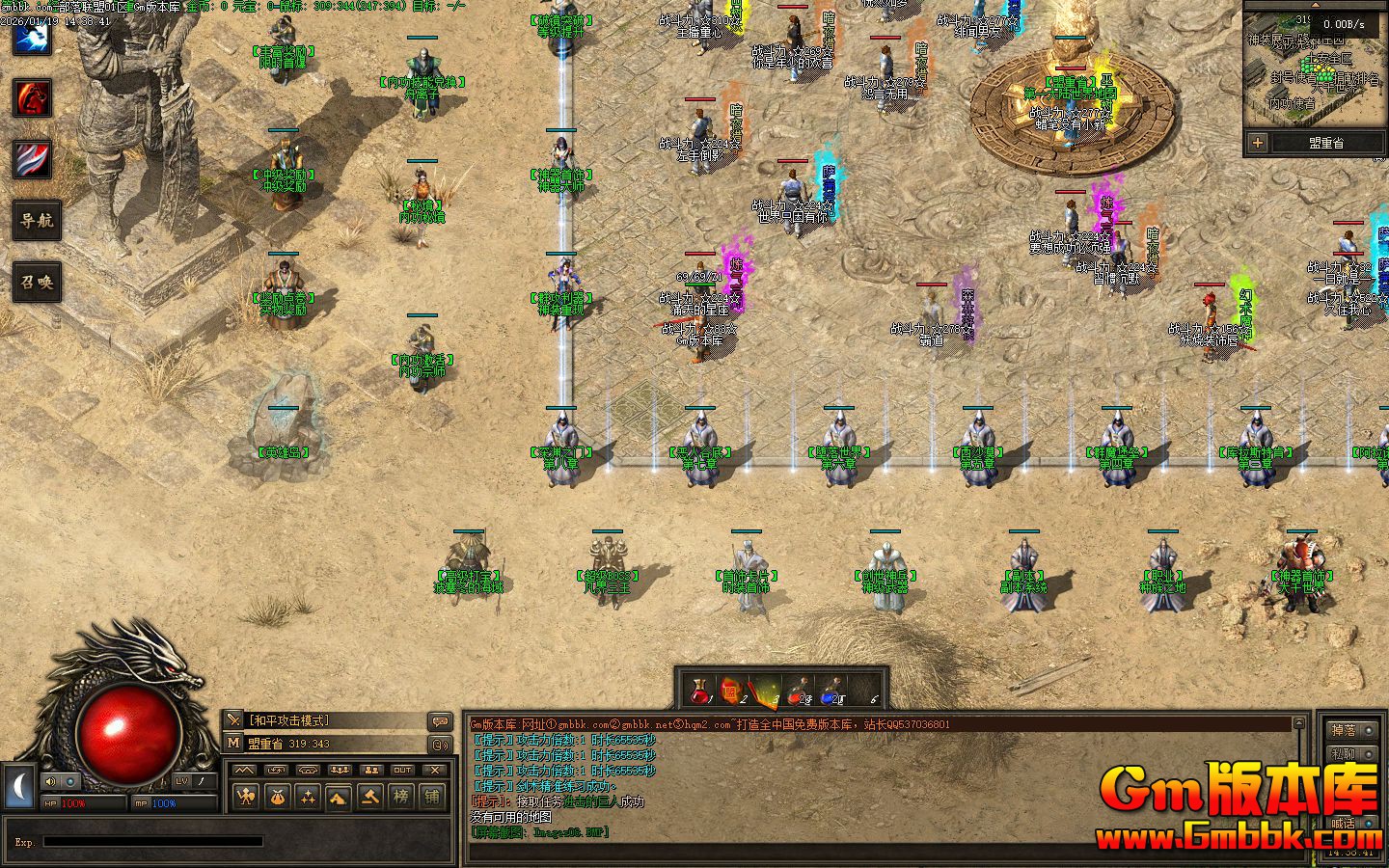Open the 导航 navigation button
The width and height of the screenshot is (1389, 868).
pyautogui.click(x=37, y=220)
